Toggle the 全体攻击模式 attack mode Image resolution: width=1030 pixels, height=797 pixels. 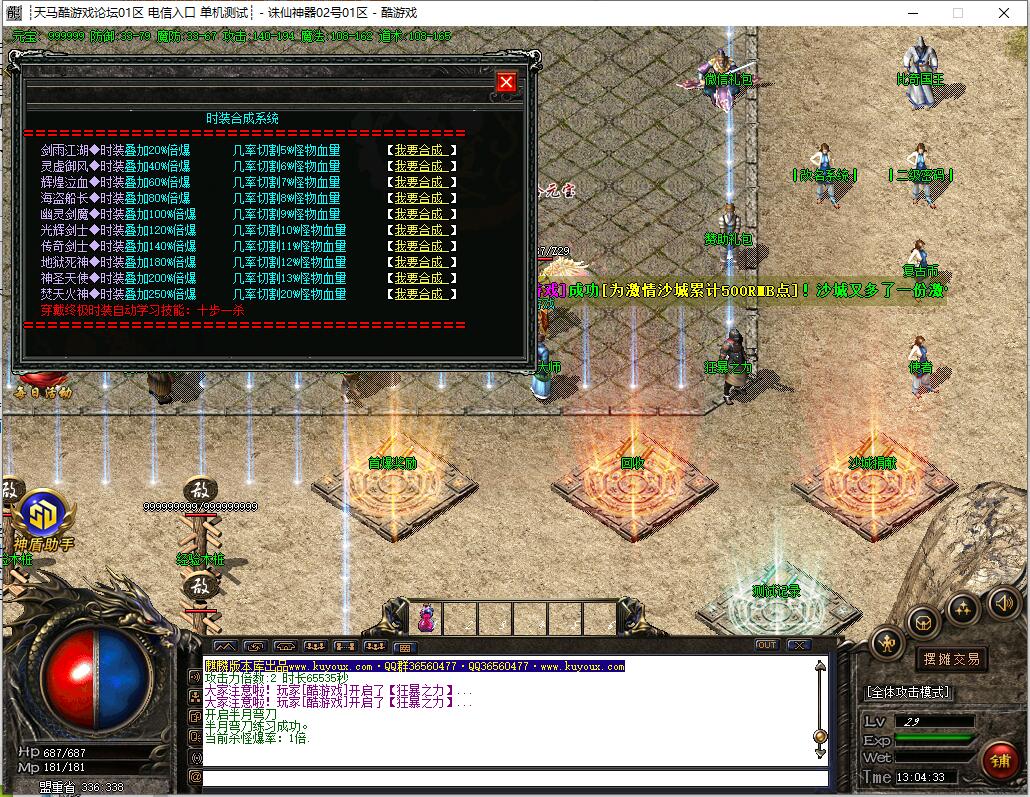pyautogui.click(x=907, y=692)
